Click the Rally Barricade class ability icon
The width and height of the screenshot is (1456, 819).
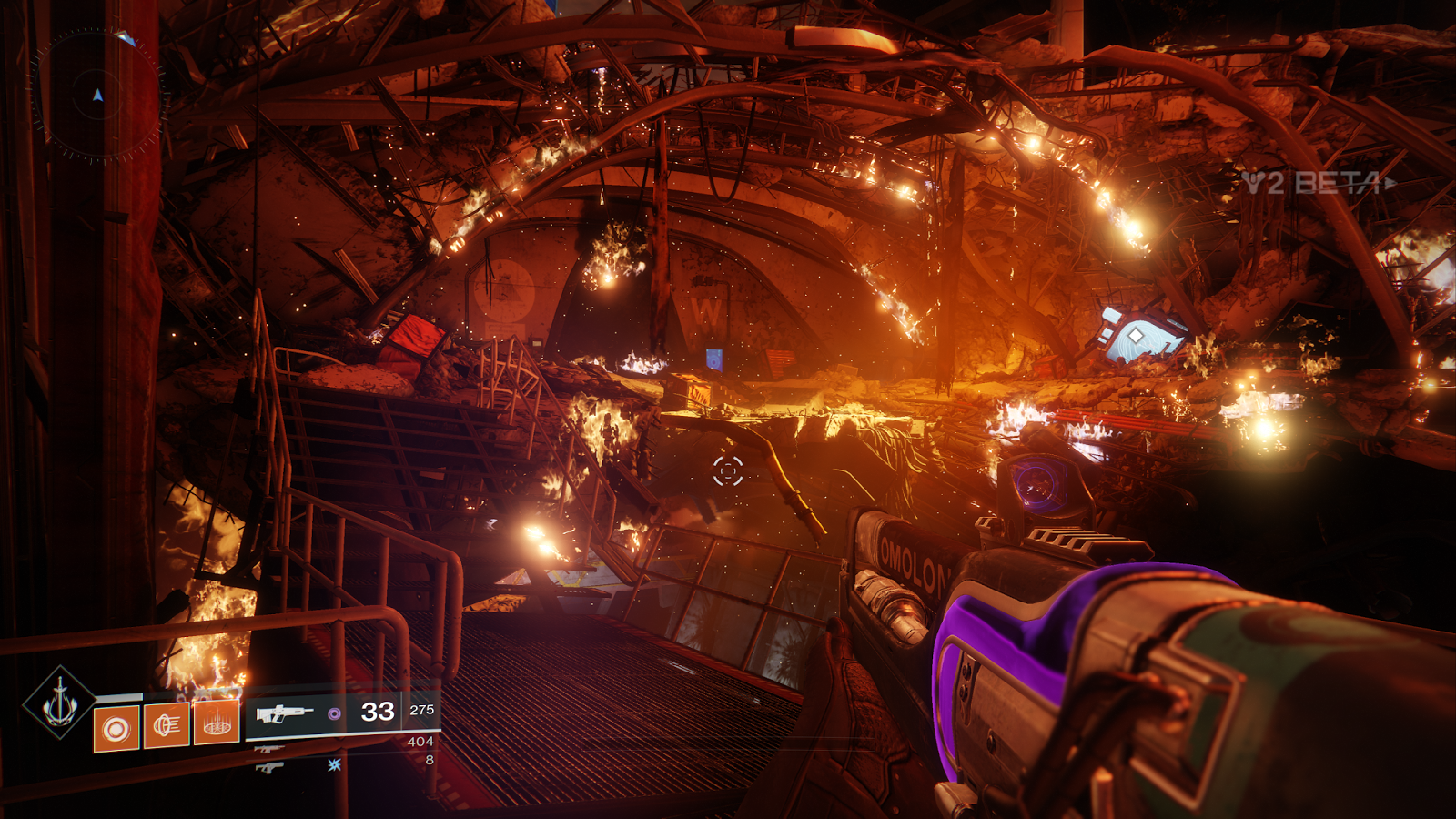click(x=216, y=723)
